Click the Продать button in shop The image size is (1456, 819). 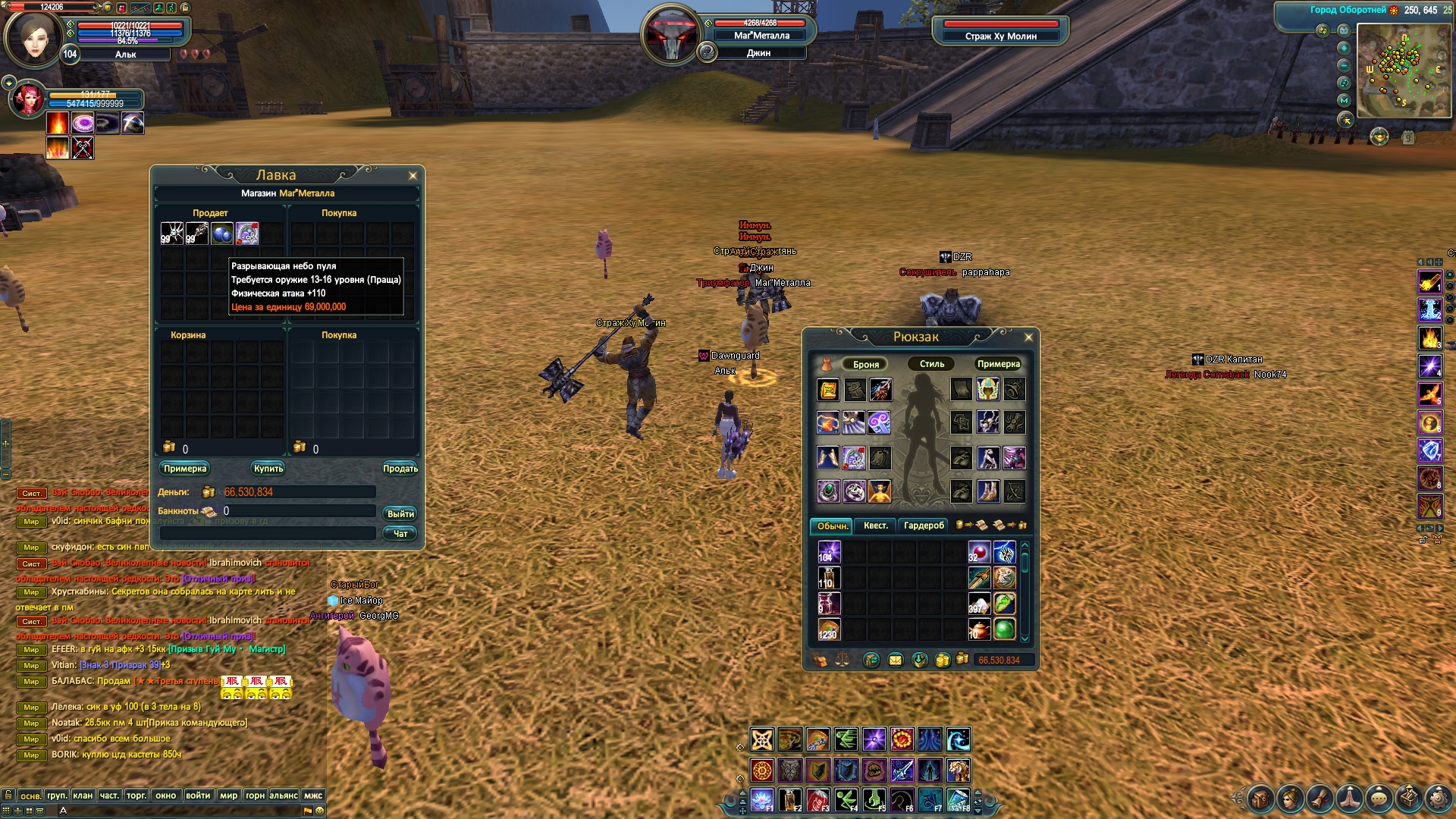tap(400, 469)
